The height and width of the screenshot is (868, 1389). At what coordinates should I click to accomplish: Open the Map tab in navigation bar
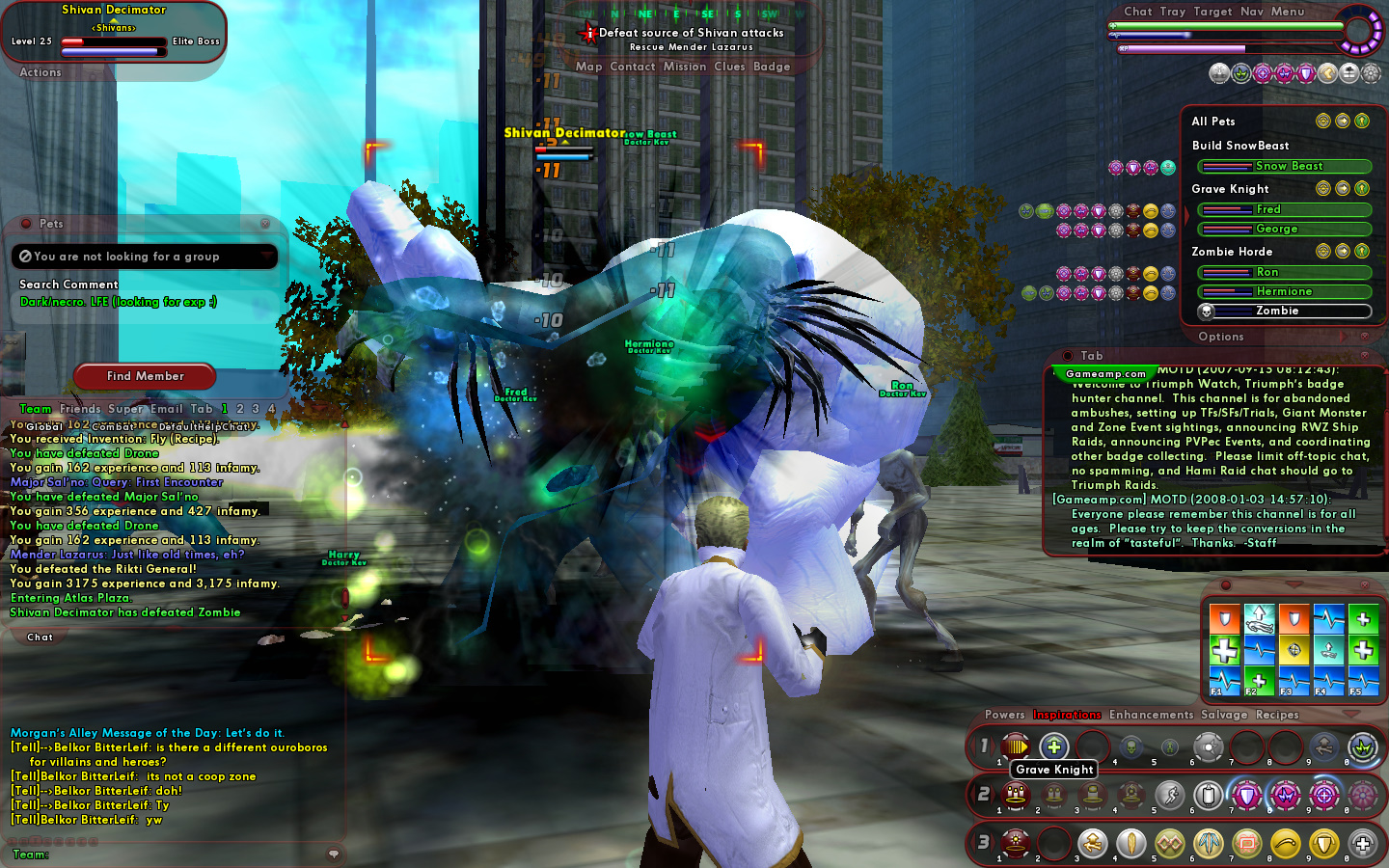pyautogui.click(x=588, y=67)
